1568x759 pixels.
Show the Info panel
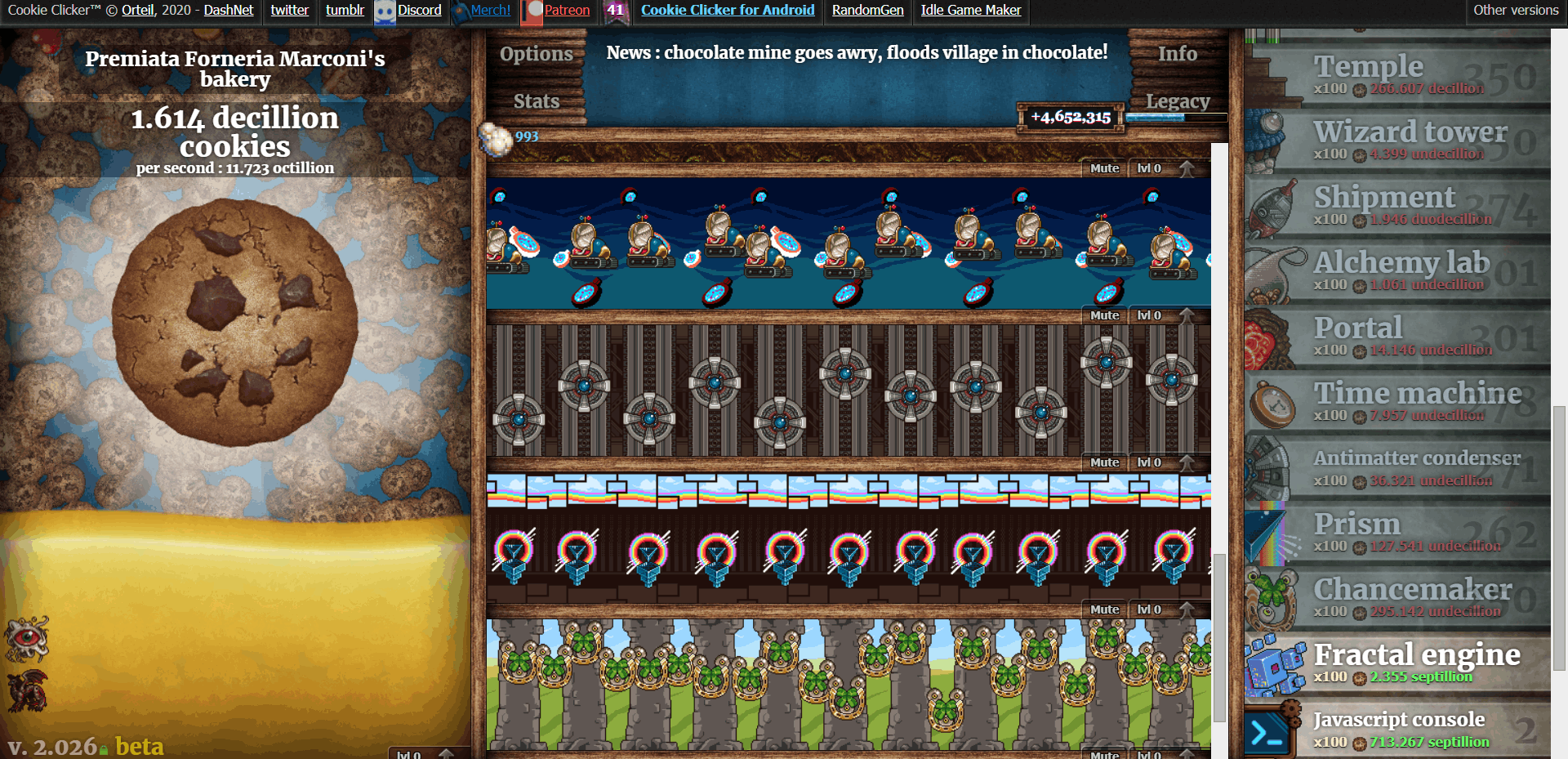pyautogui.click(x=1177, y=54)
